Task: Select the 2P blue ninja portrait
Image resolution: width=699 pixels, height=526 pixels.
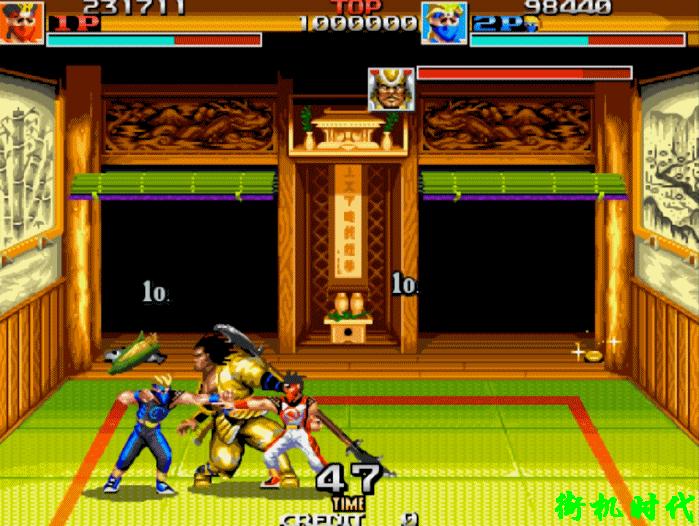Action: (x=444, y=22)
